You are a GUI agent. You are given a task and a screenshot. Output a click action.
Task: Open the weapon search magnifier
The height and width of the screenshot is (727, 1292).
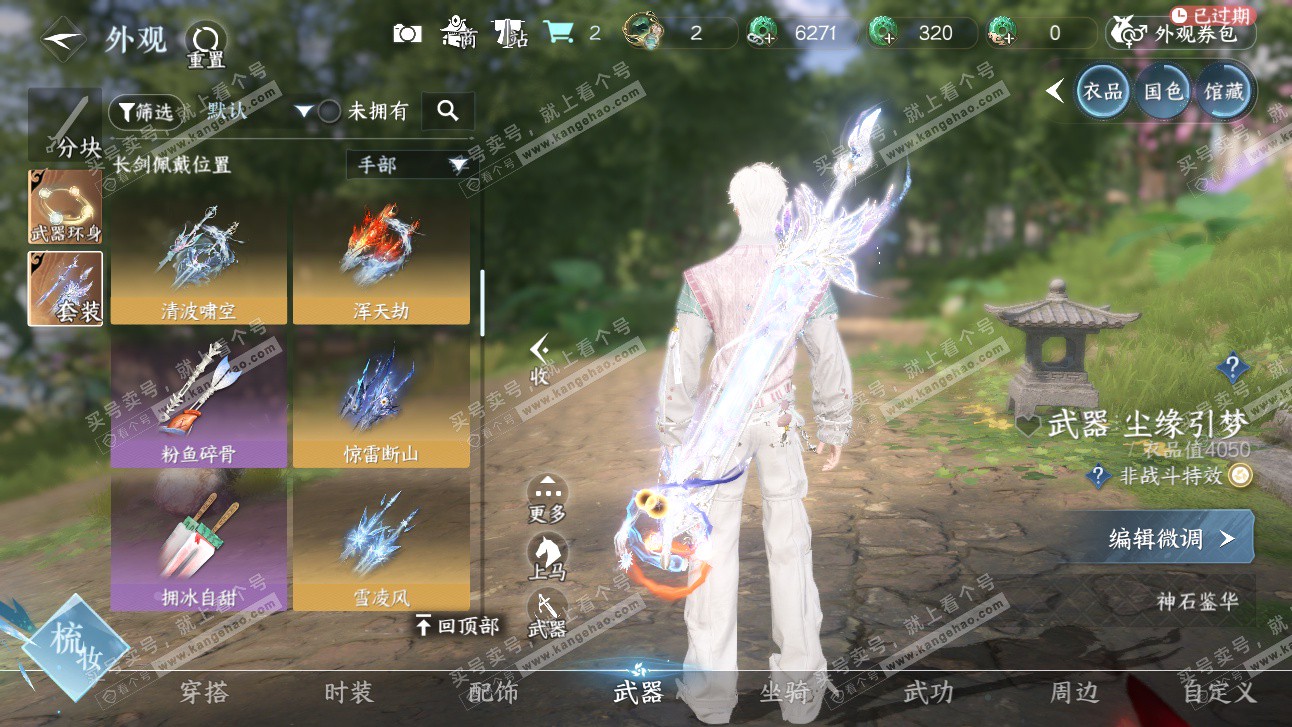(448, 111)
